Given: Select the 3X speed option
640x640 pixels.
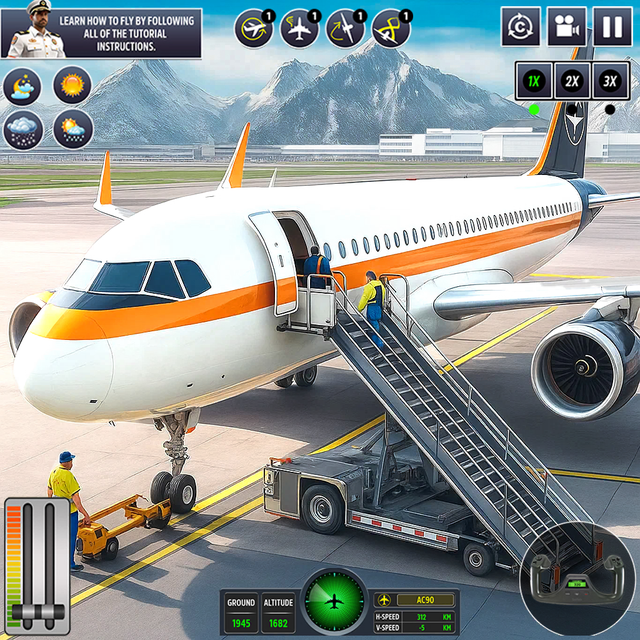Looking at the screenshot, I should 610,81.
